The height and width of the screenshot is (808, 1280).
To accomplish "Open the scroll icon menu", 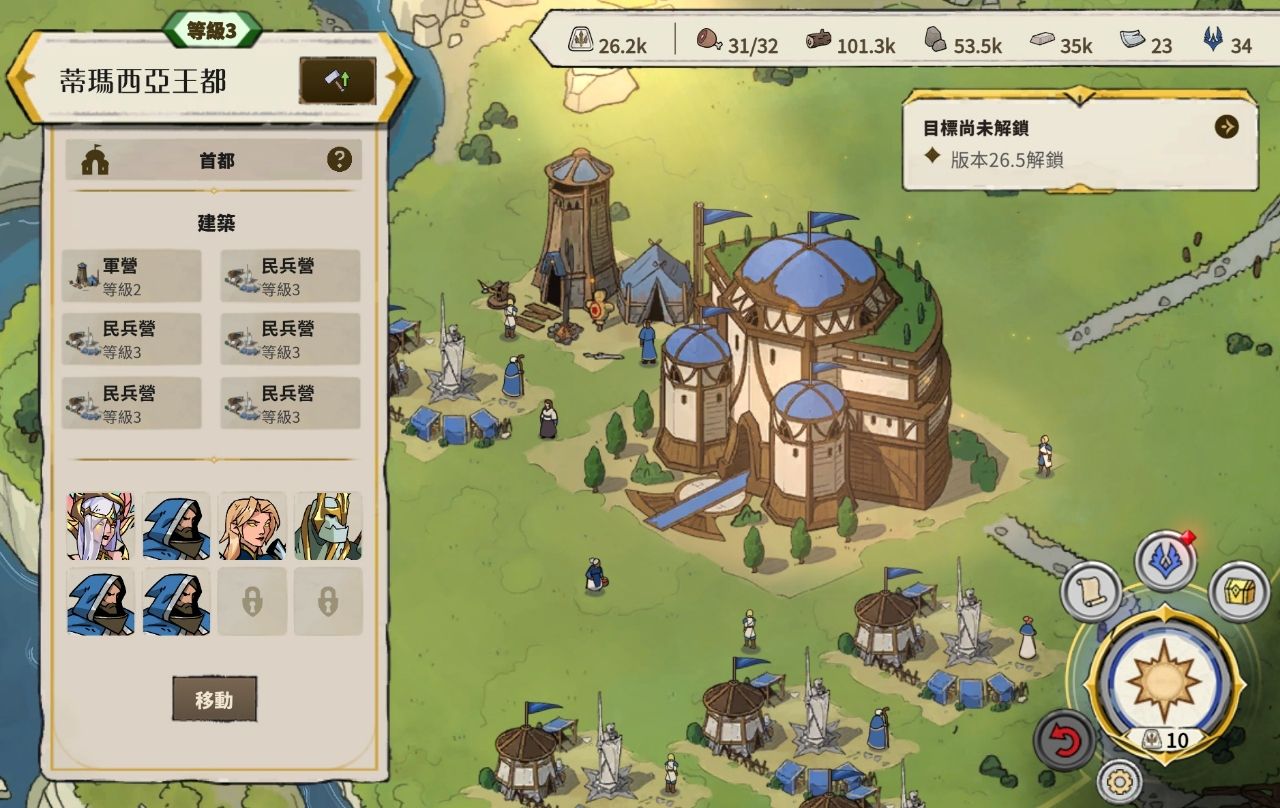I will pos(1090,592).
